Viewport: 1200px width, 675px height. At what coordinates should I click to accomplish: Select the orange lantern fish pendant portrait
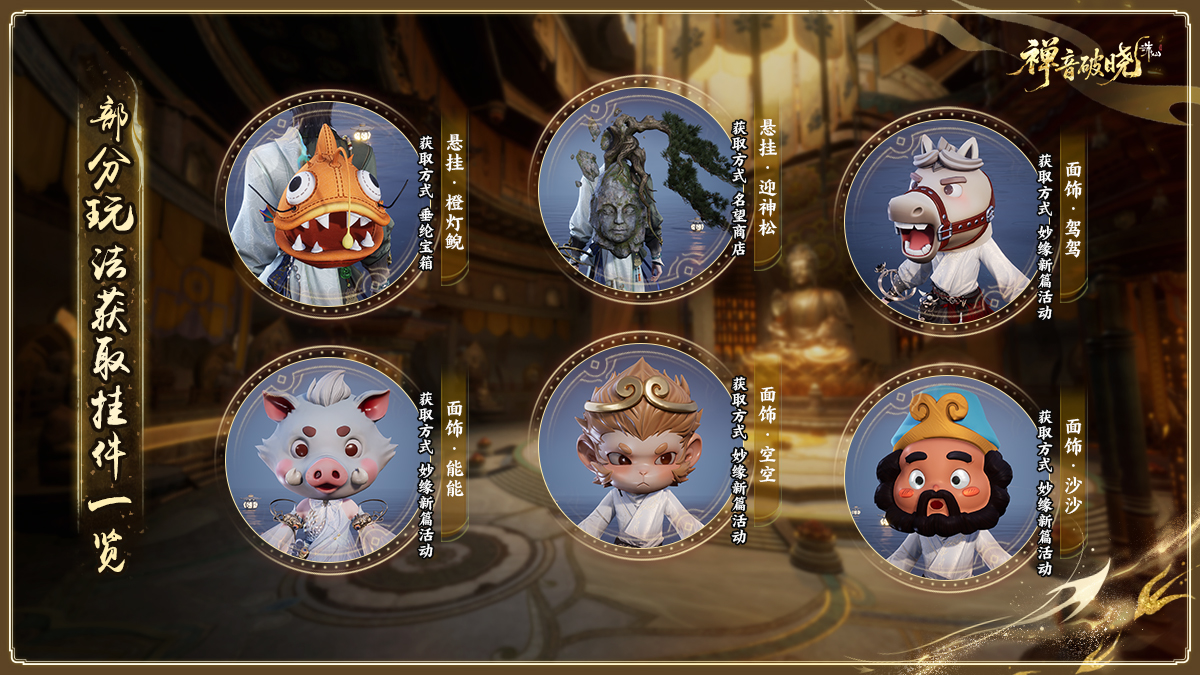pyautogui.click(x=322, y=205)
